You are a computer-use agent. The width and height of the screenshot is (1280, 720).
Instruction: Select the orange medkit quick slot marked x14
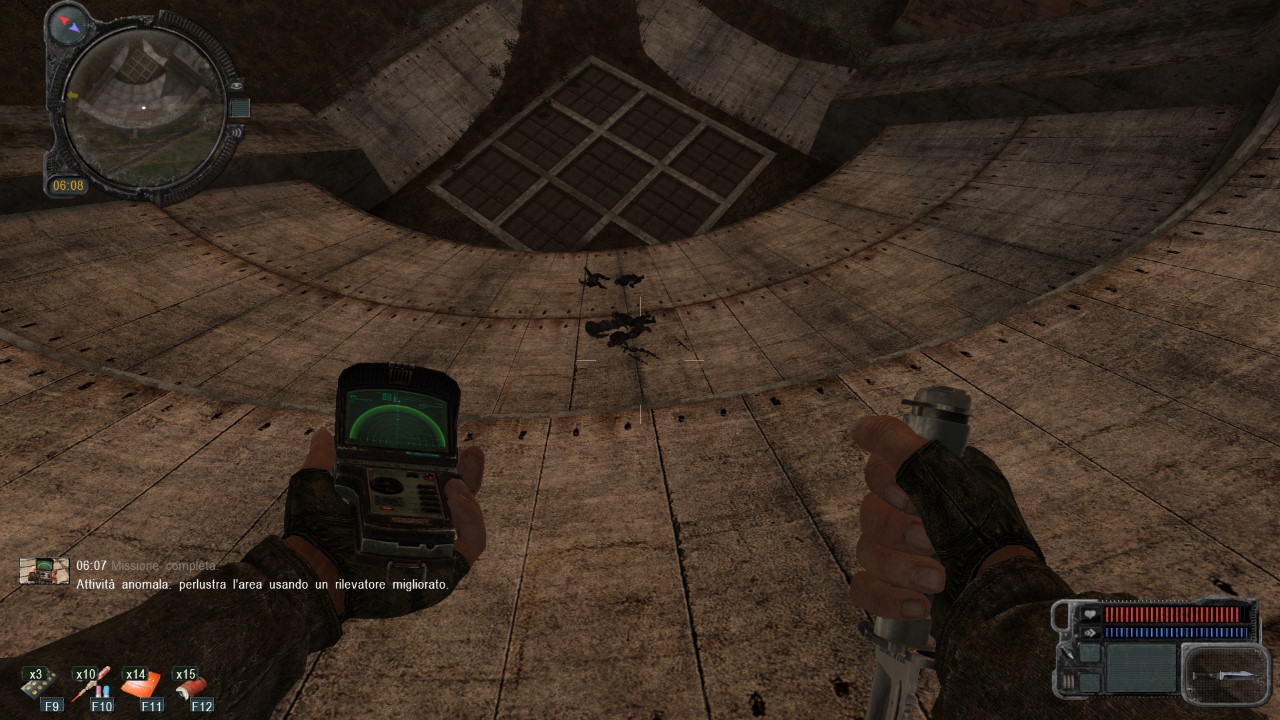tap(141, 686)
